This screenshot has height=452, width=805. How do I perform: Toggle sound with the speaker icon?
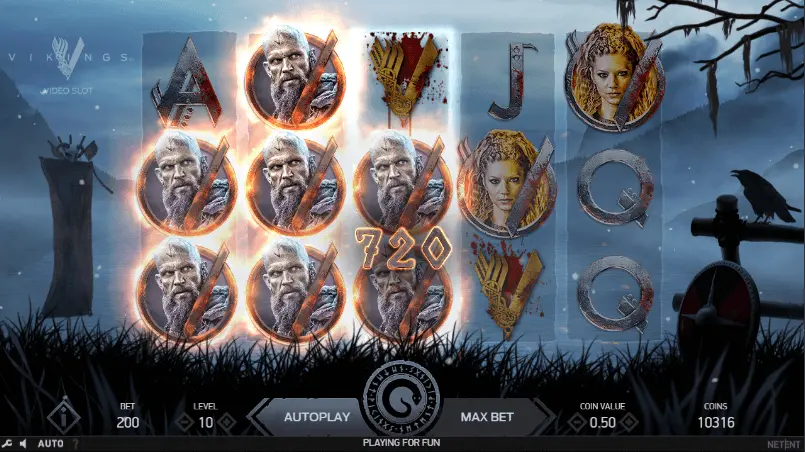23,443
